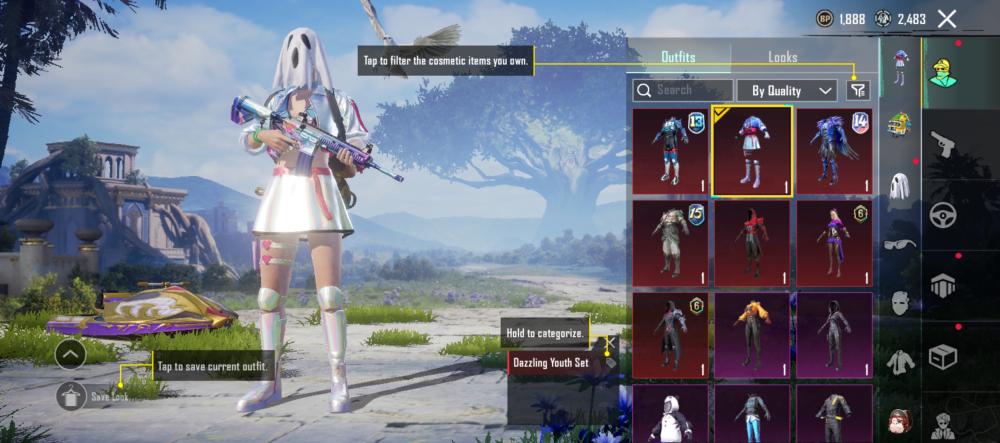
Task: Switch to the Looks tab
Action: point(782,58)
